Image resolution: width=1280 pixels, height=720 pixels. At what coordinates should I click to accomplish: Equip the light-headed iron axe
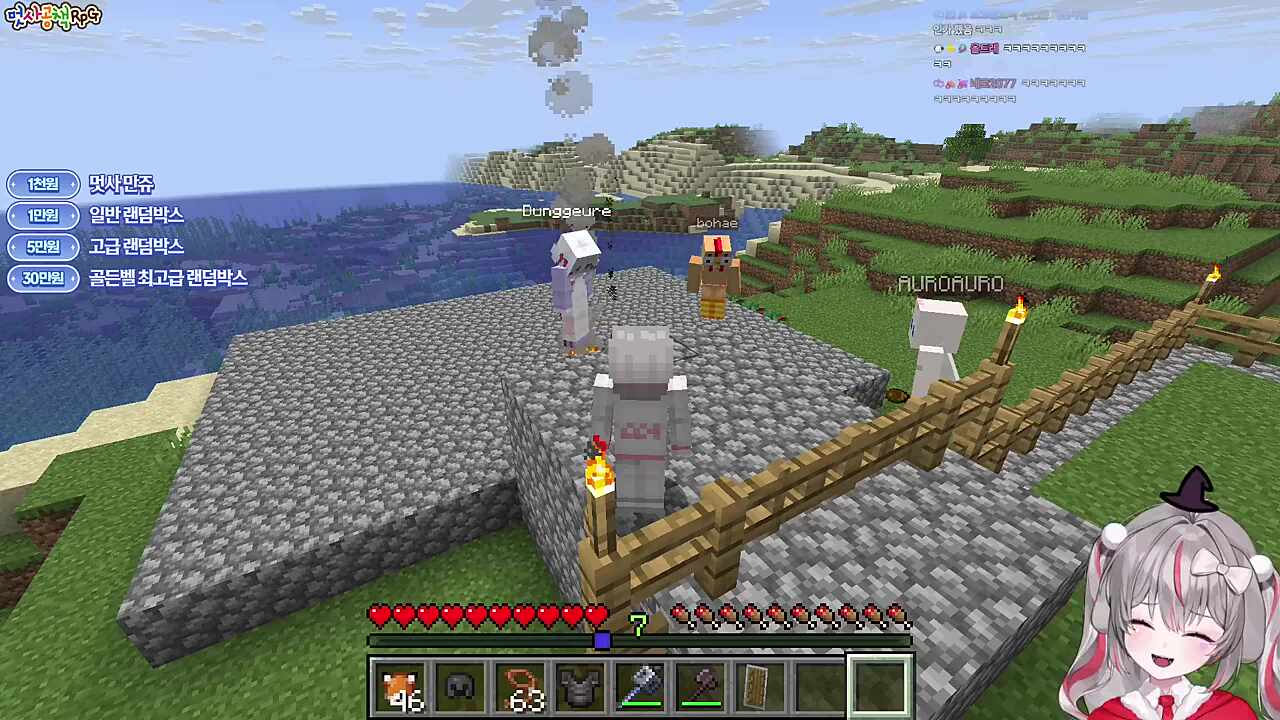coord(640,687)
